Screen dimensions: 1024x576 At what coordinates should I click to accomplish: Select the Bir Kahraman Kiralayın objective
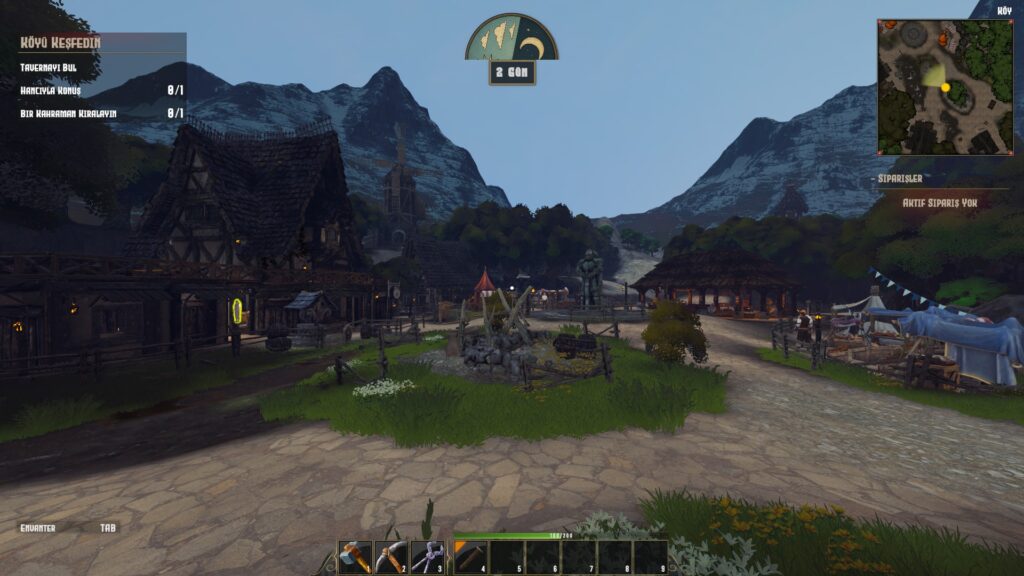[x=68, y=113]
